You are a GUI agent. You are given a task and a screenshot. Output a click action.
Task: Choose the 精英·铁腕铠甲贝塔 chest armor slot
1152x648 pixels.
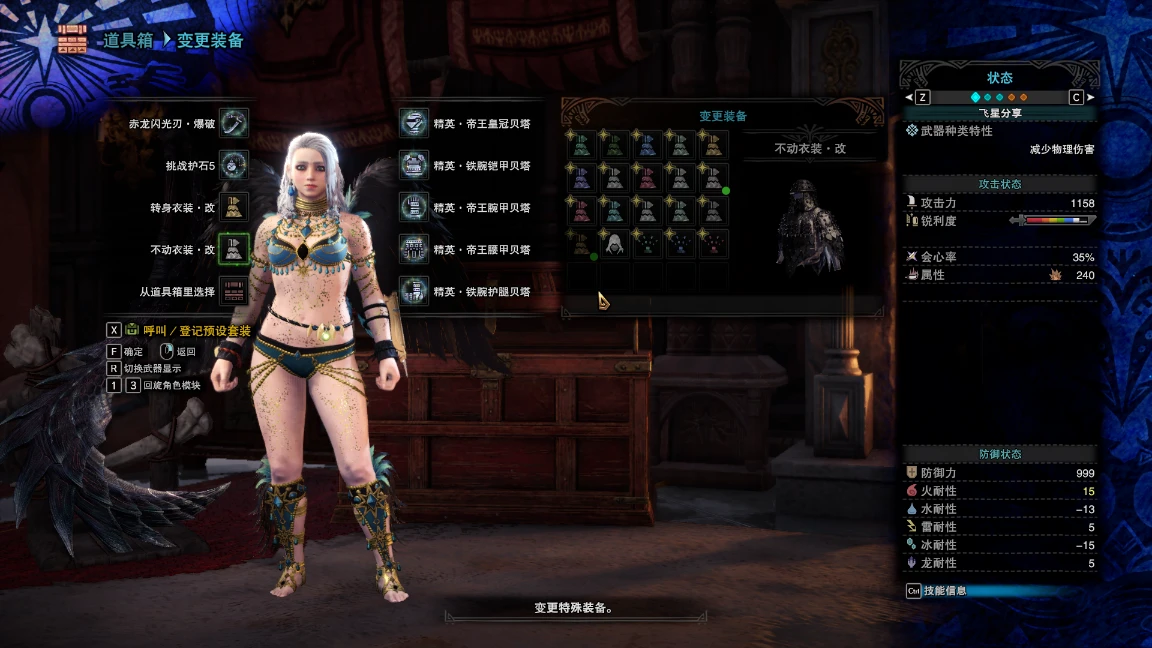pyautogui.click(x=414, y=165)
